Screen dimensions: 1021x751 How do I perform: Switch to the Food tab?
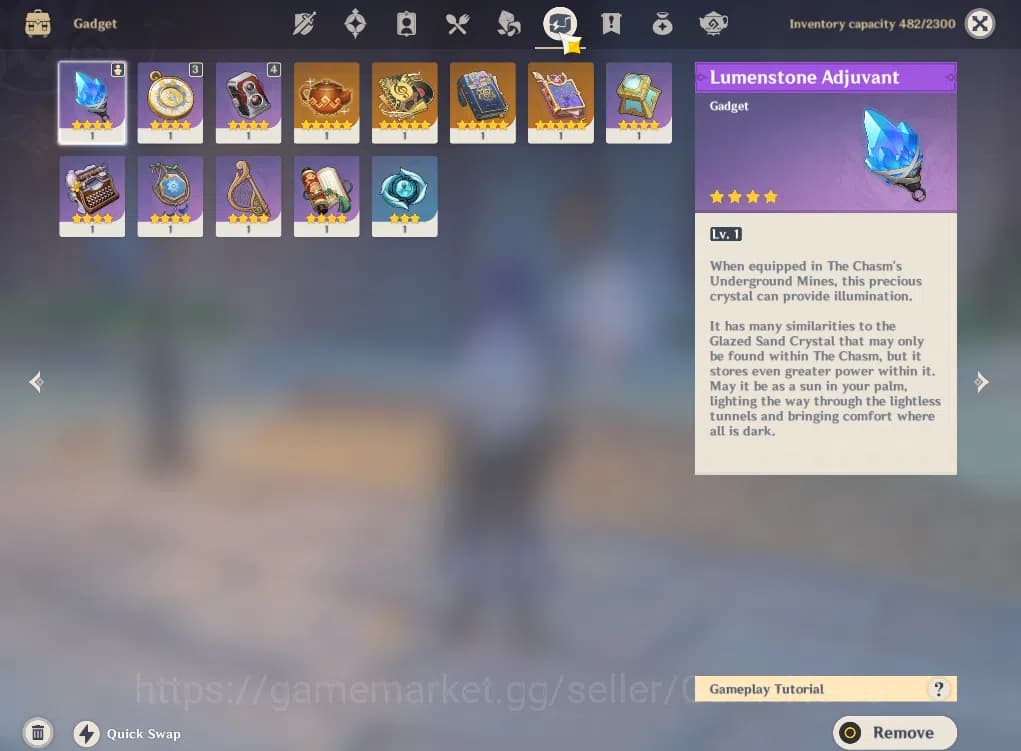[x=457, y=23]
